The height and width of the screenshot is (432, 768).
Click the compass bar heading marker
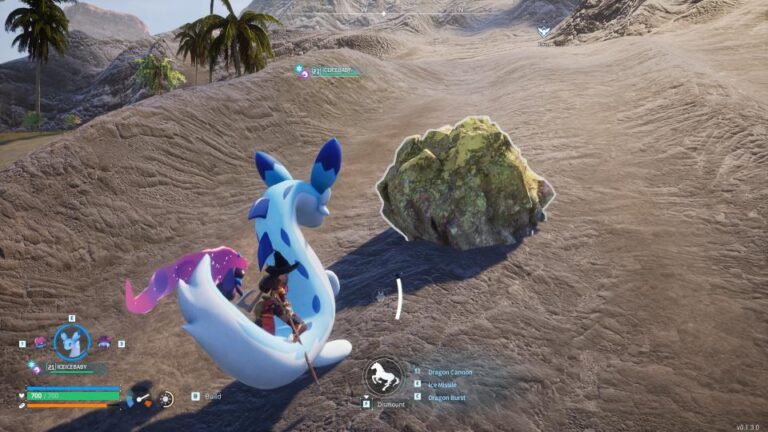click(383, 14)
